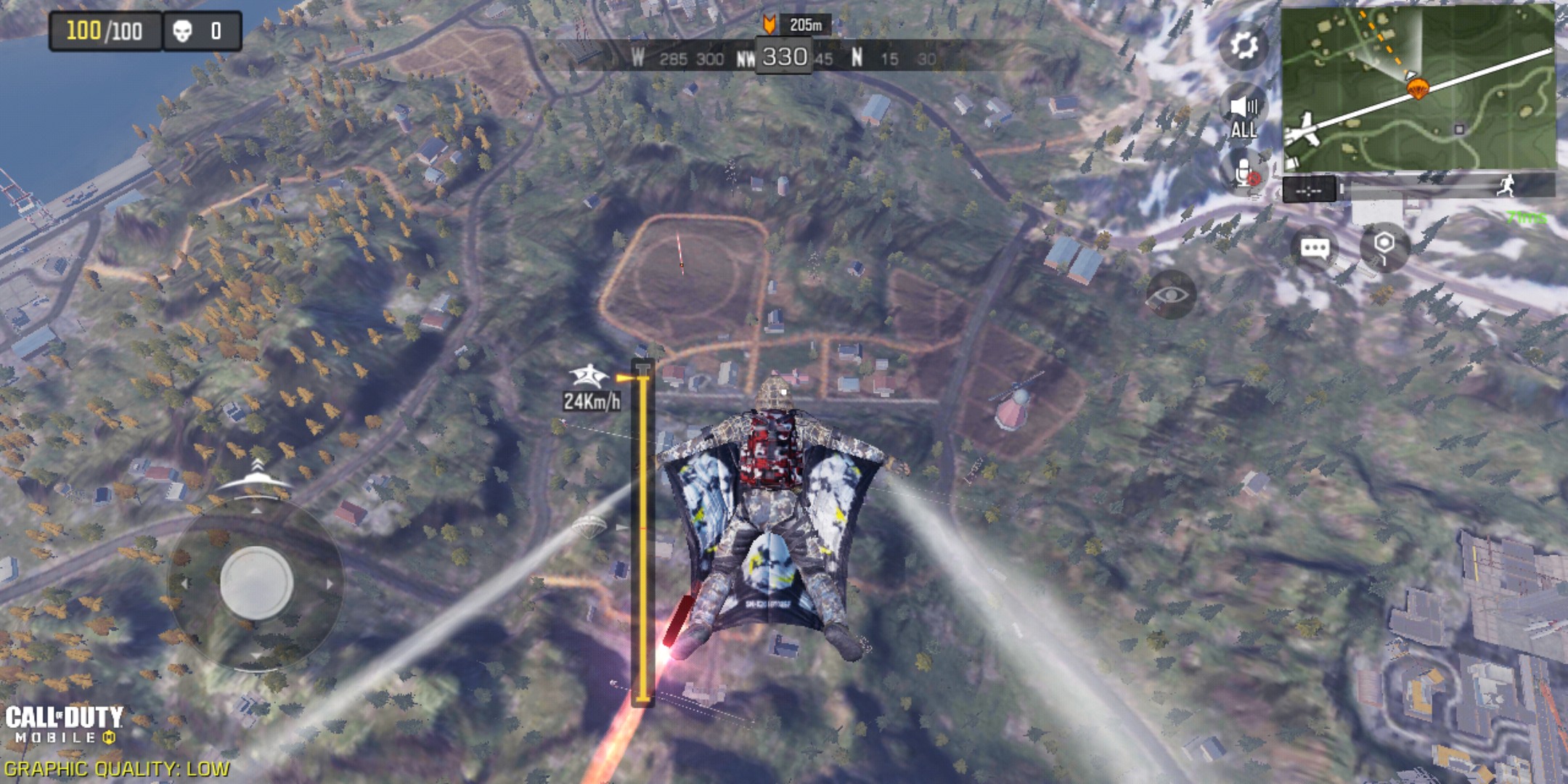Screen dimensions: 1568x784
Task: Toggle the ALL speaker voice channel
Action: point(1244,116)
